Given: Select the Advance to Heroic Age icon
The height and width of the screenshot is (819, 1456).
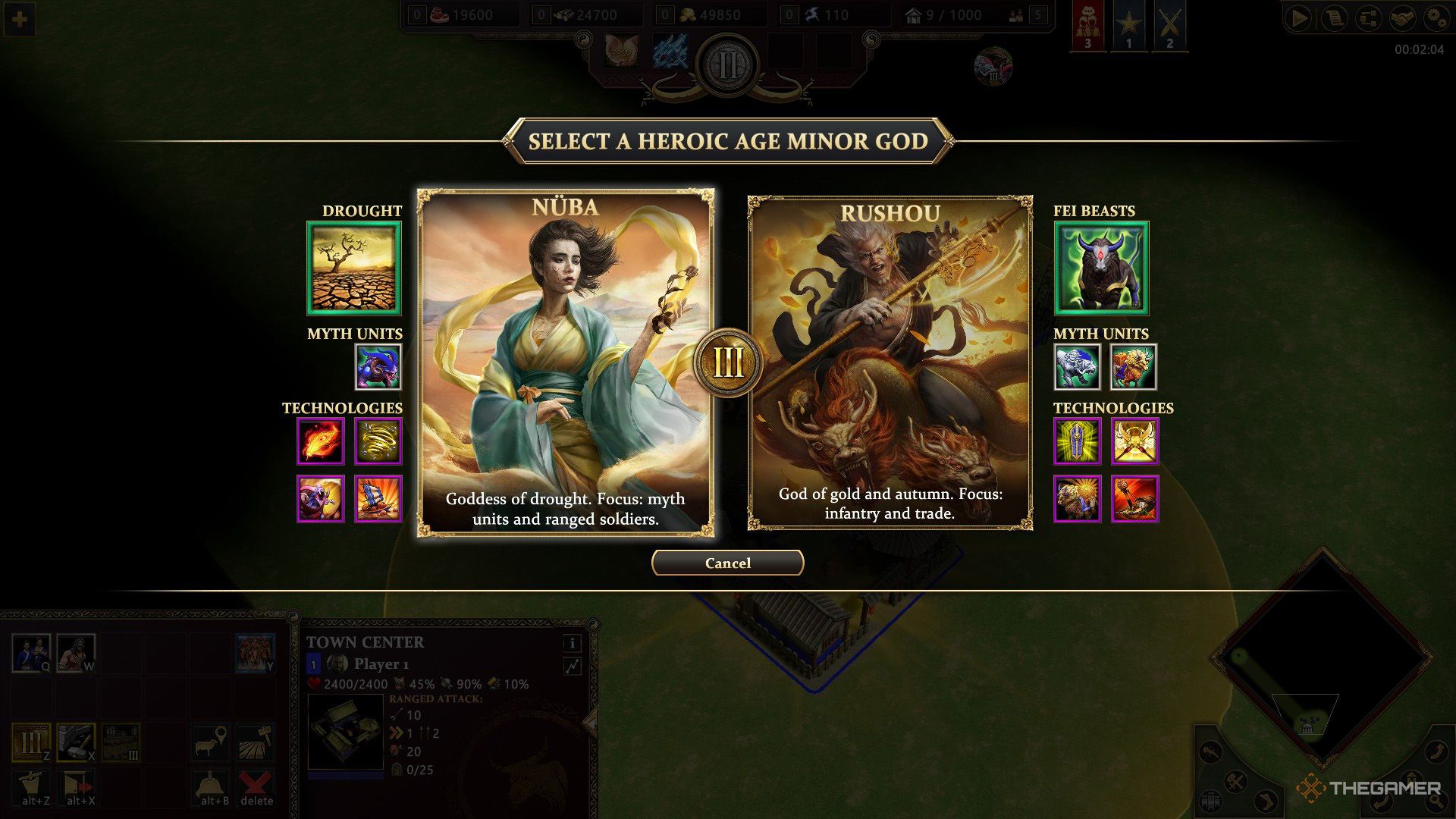Looking at the screenshot, I should pyautogui.click(x=33, y=742).
